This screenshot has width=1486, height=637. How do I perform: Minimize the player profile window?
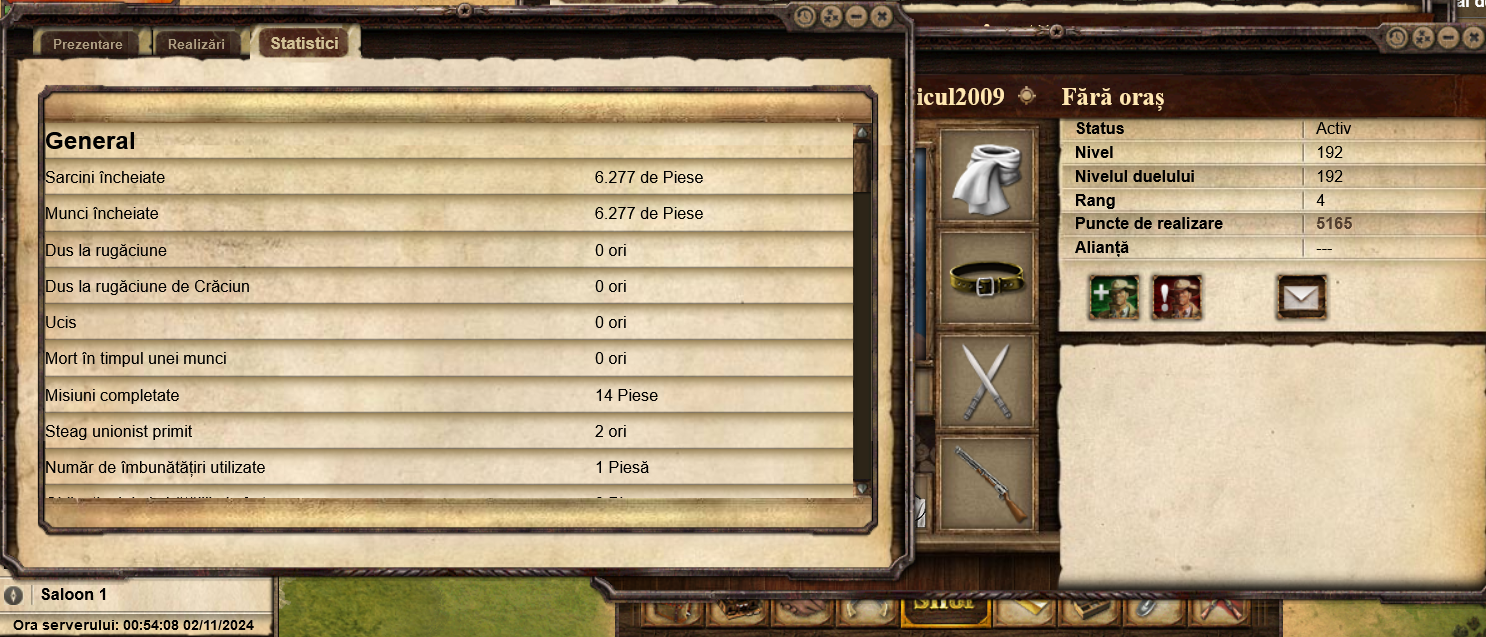click(1447, 38)
